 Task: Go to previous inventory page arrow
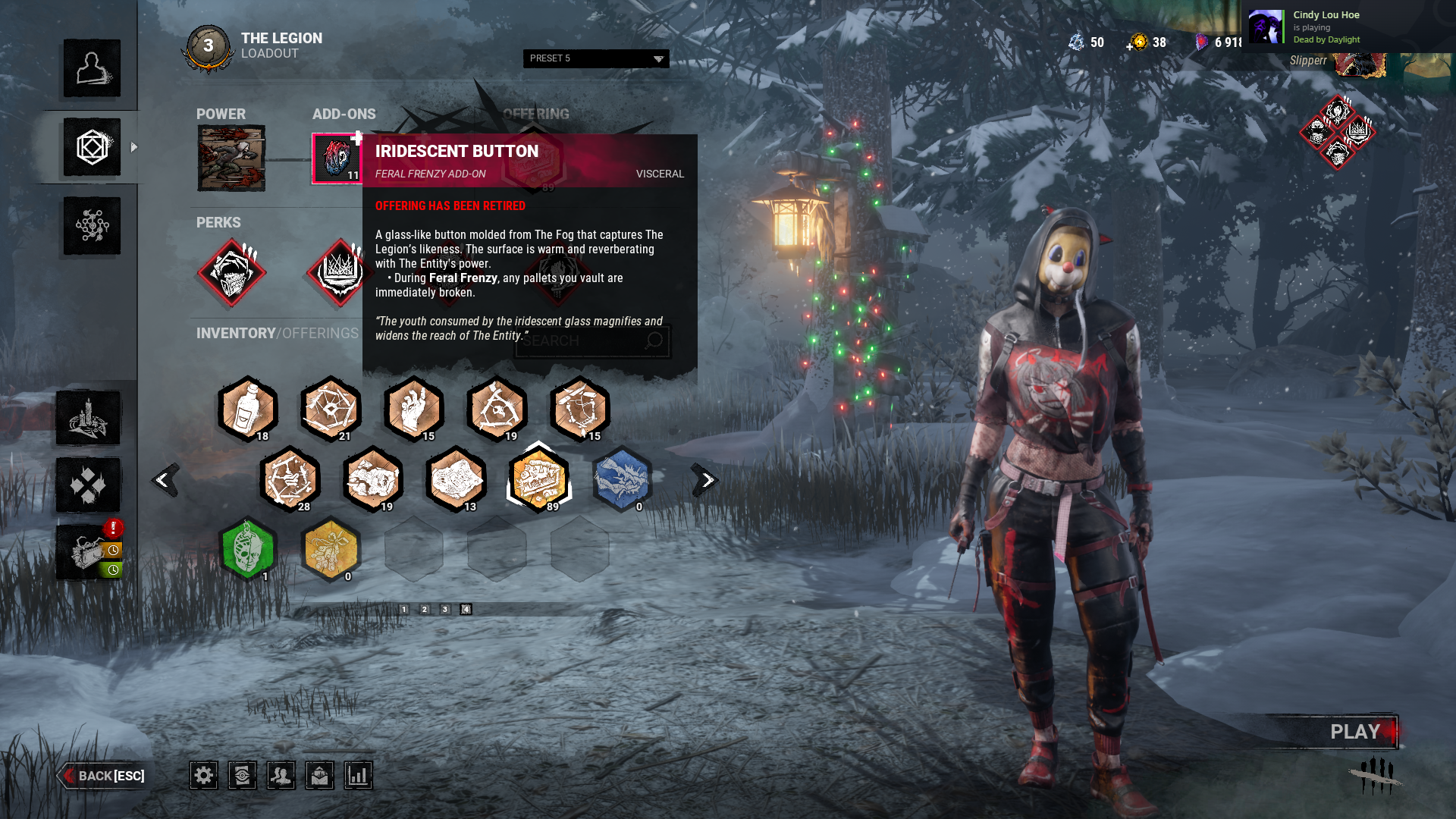point(164,480)
